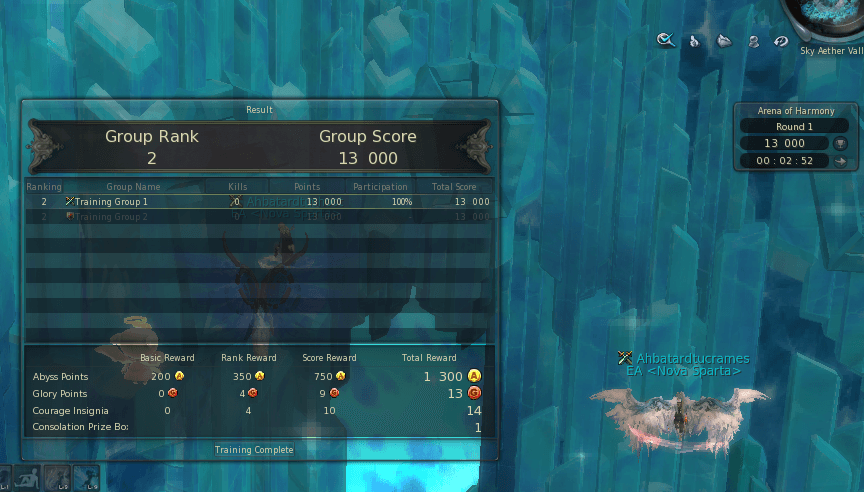The width and height of the screenshot is (864, 492).
Task: Click the thumbs-up icon near the minimap
Action: click(693, 41)
